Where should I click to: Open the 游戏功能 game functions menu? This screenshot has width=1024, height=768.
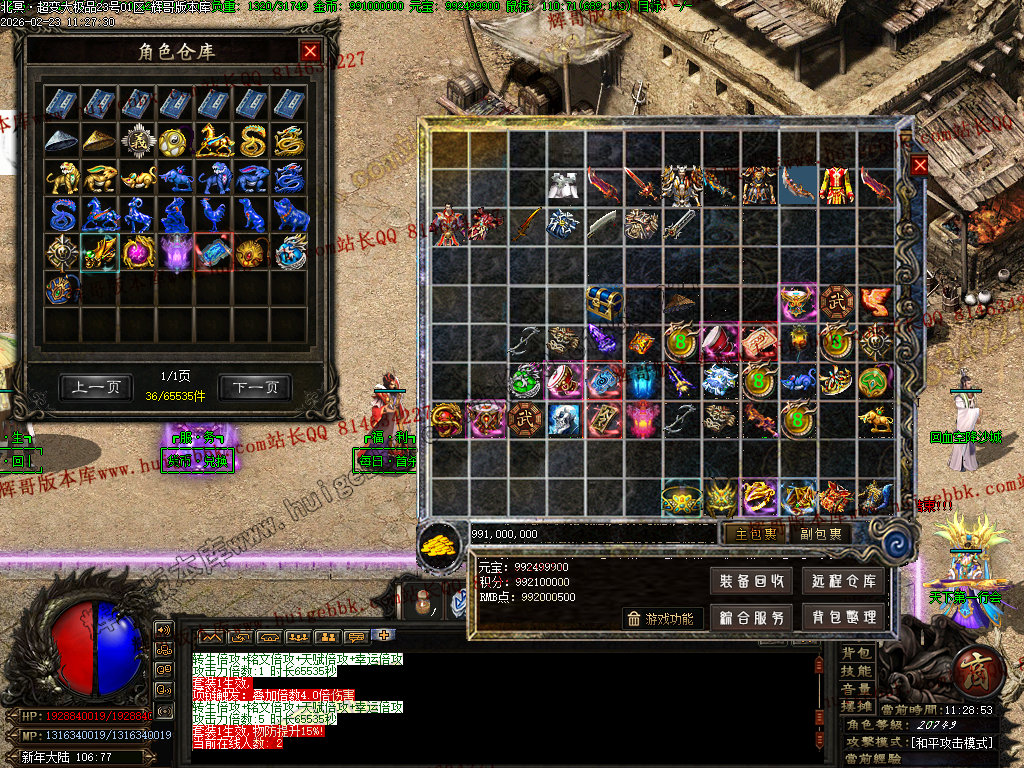click(662, 618)
